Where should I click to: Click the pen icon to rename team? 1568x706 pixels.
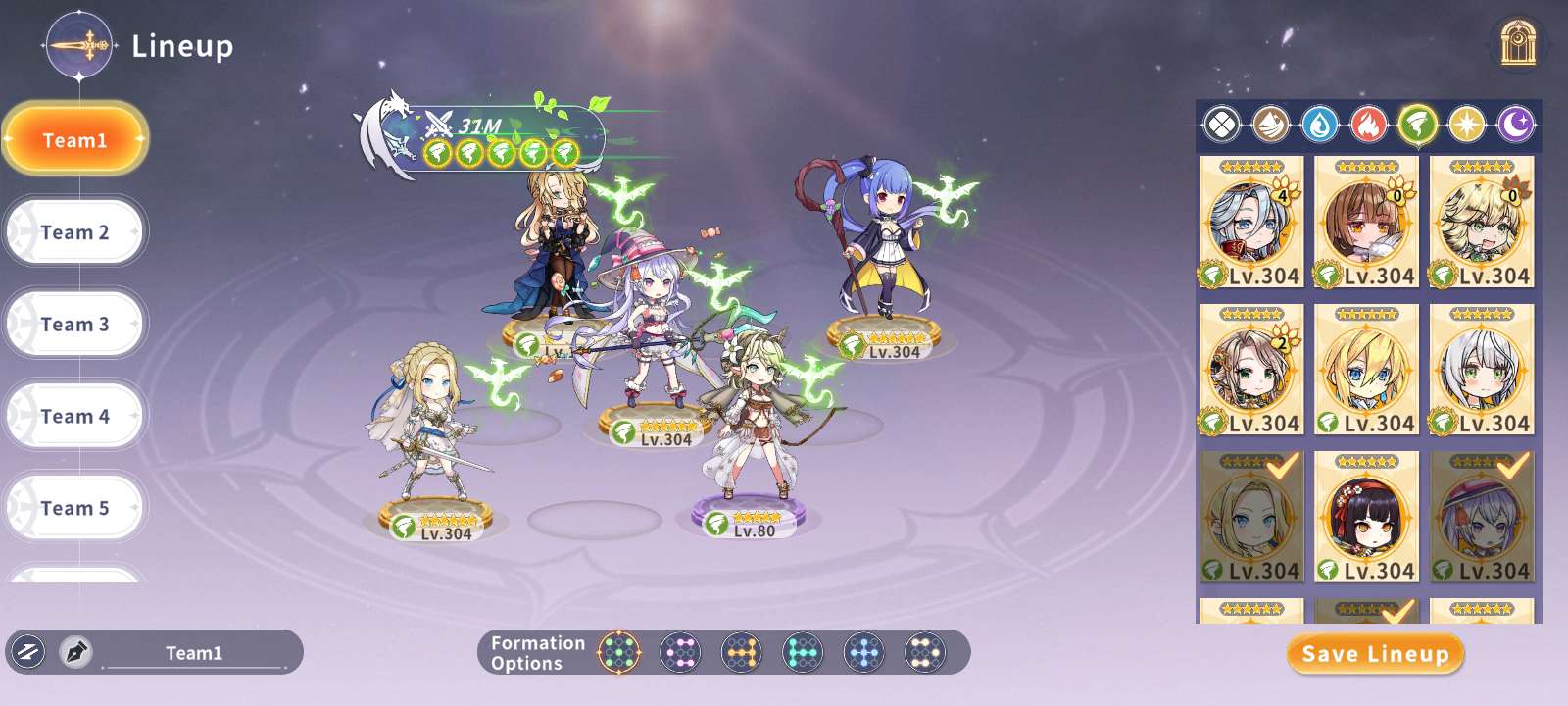[x=75, y=652]
